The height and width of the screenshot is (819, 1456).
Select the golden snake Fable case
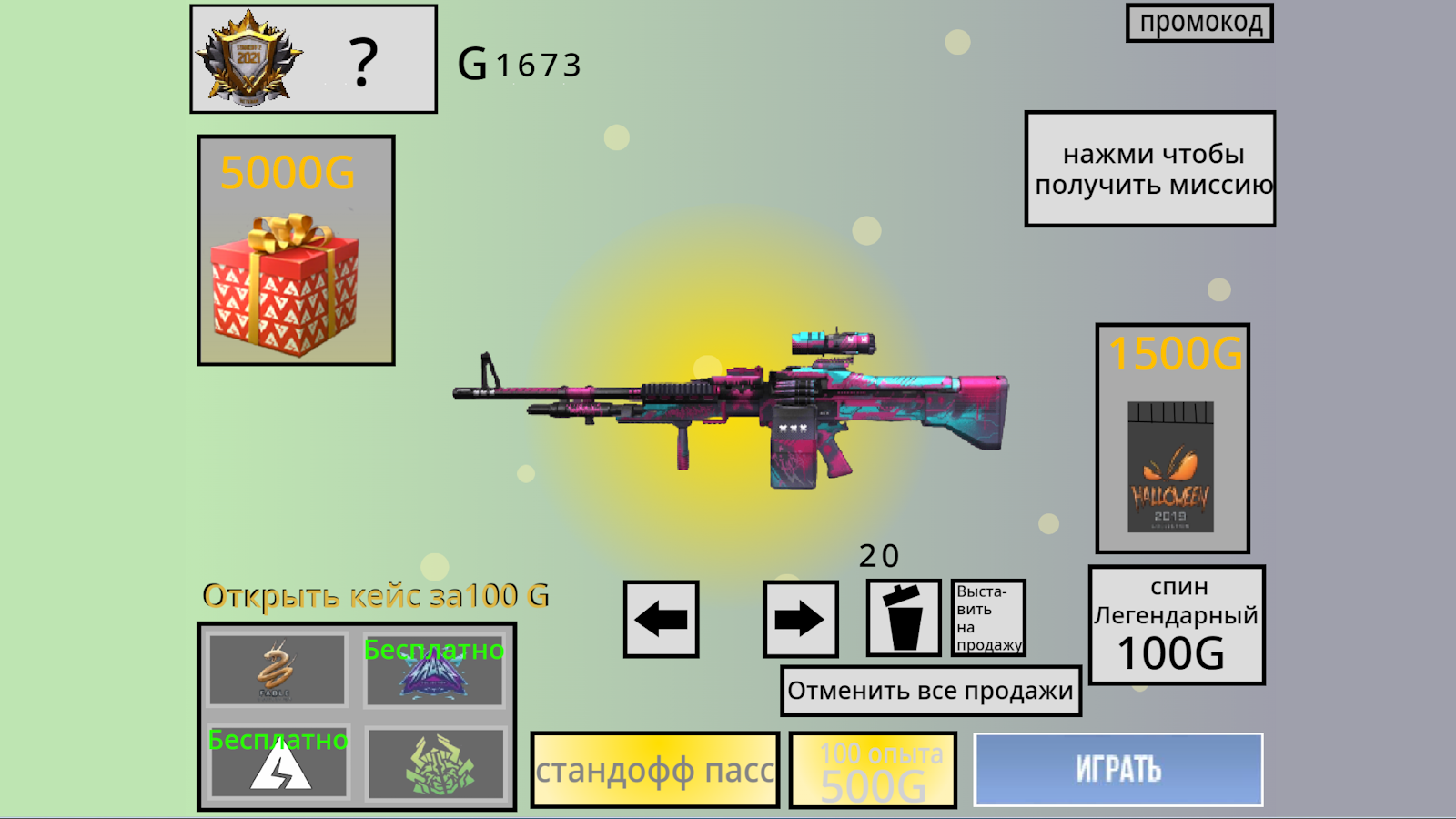click(x=276, y=671)
